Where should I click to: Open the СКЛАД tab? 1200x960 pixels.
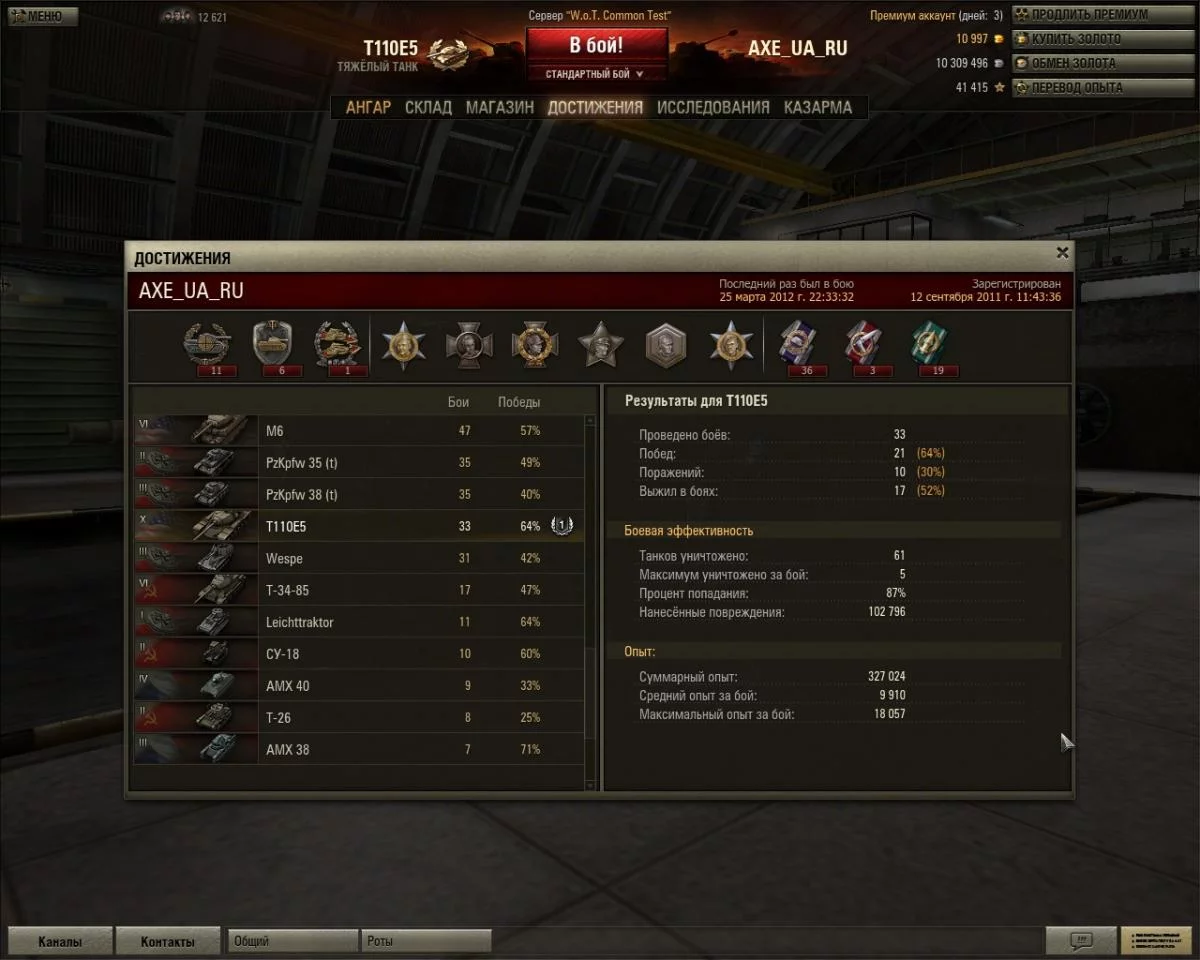(x=428, y=107)
